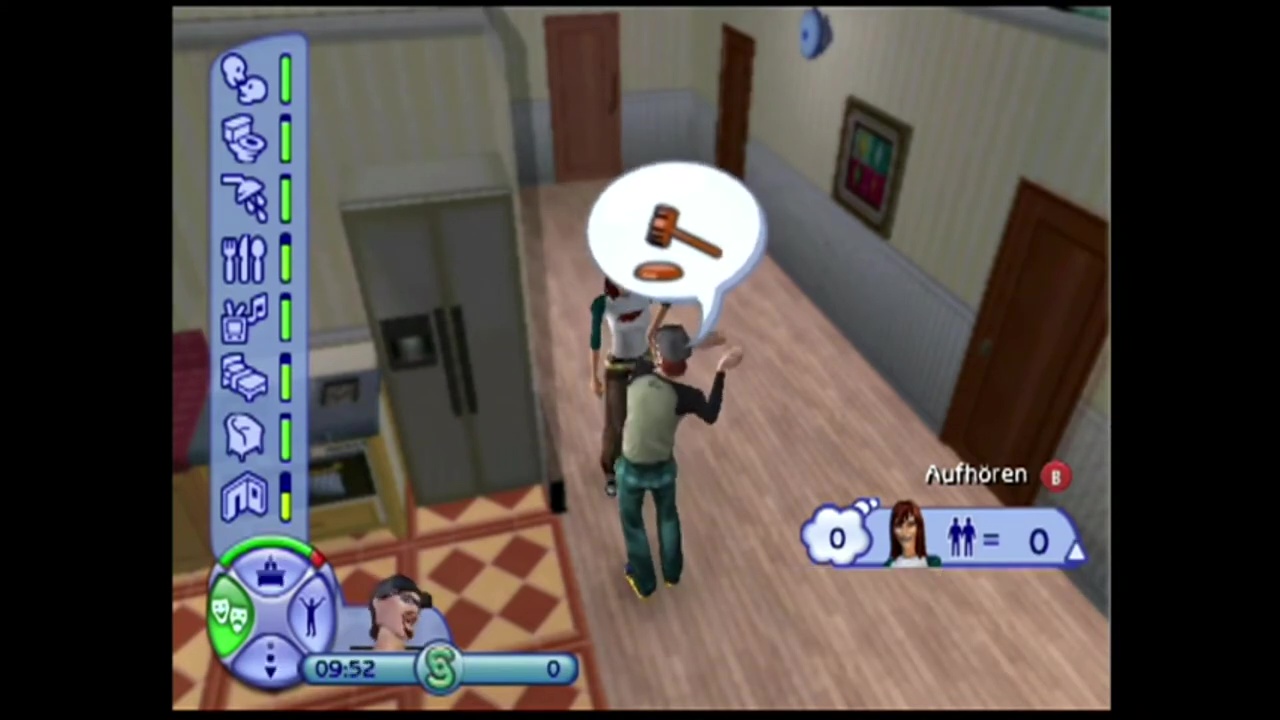Click the thought cloud showing zero
1280x720 pixels.
[836, 538]
